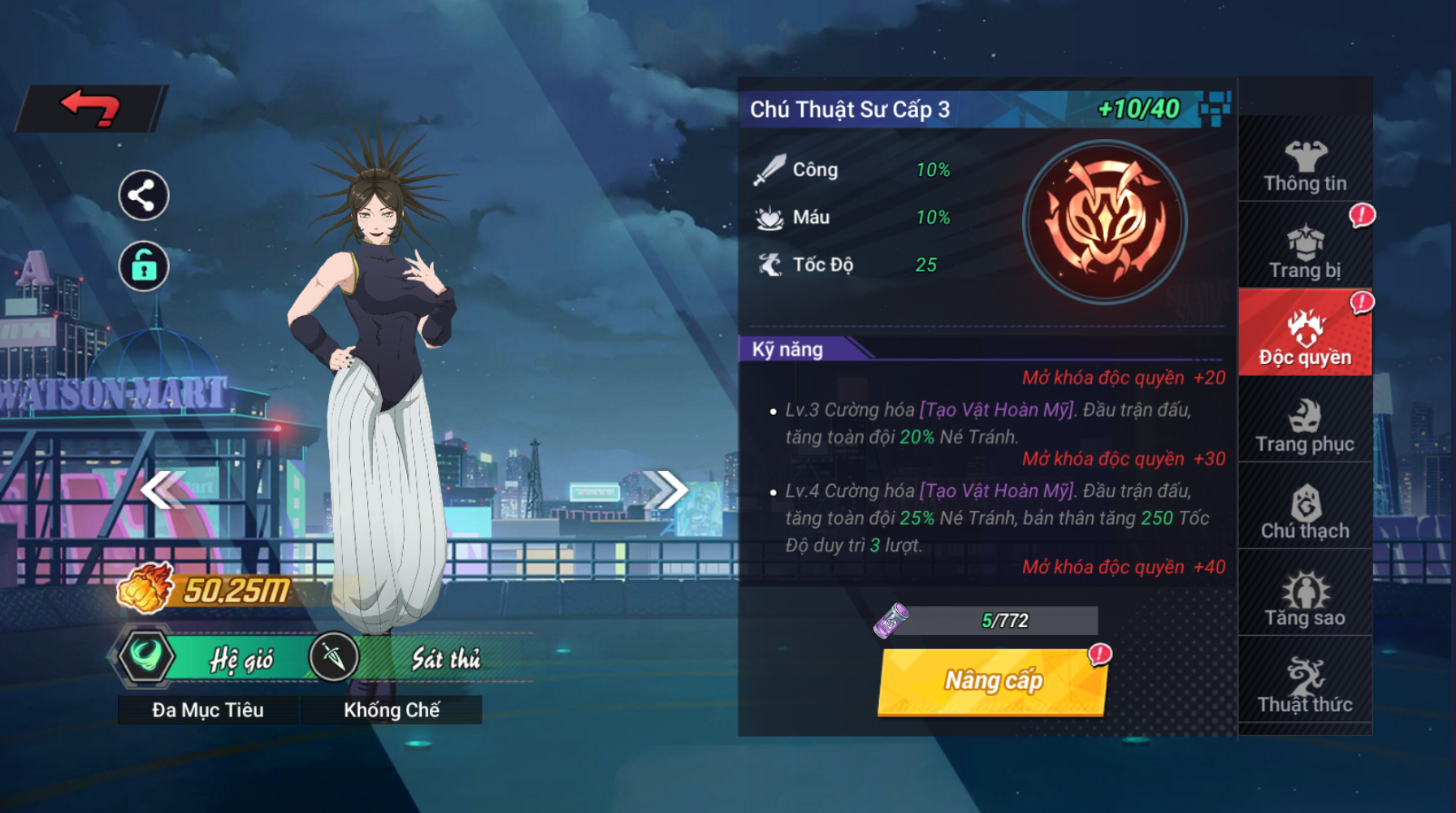This screenshot has width=1456, height=813.
Task: Go to the Thuật thức tab
Action: (1305, 686)
